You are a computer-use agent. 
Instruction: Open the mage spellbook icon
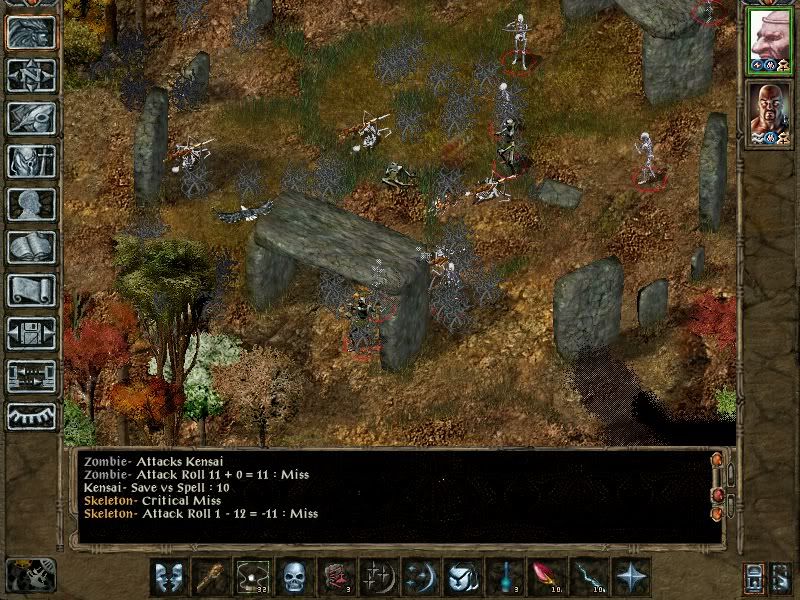click(x=31, y=247)
